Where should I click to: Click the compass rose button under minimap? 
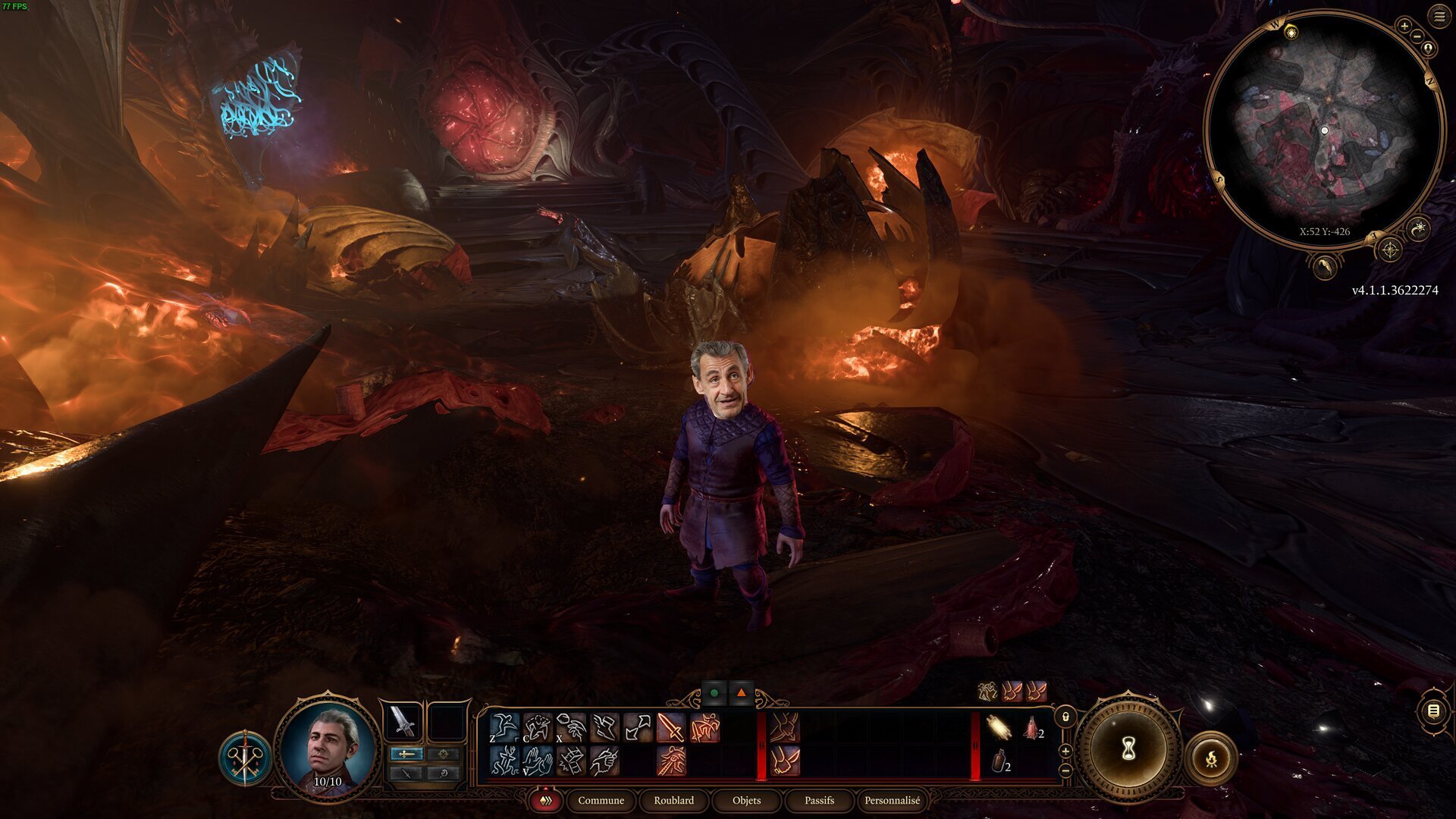click(x=1389, y=249)
